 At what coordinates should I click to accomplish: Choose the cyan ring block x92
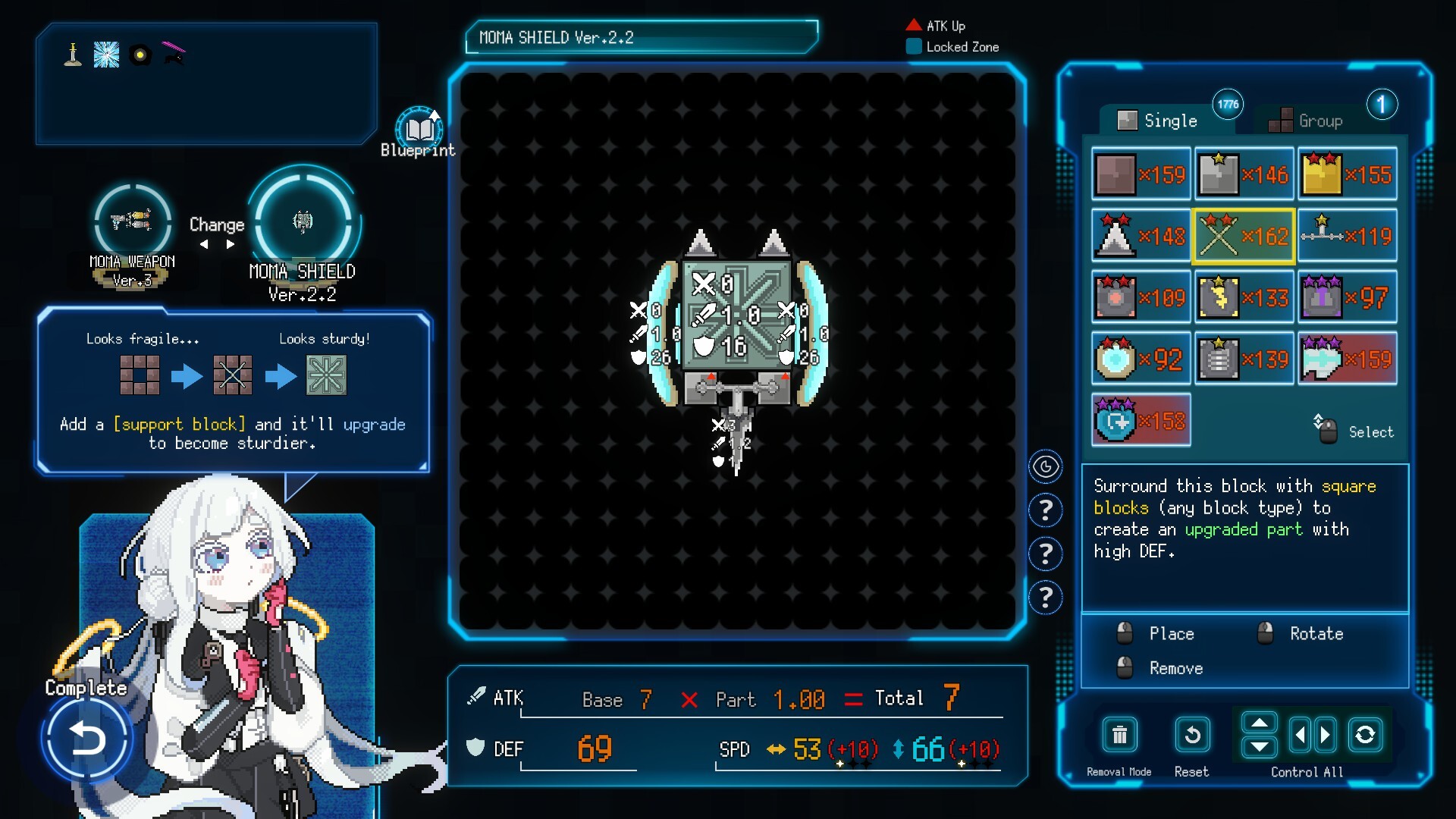(x=1141, y=359)
